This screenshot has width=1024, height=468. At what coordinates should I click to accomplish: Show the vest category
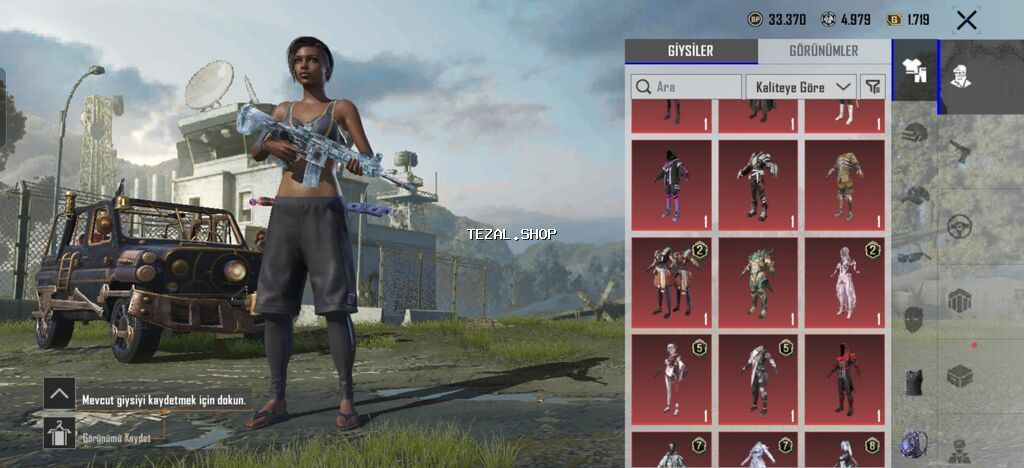pyautogui.click(x=914, y=378)
